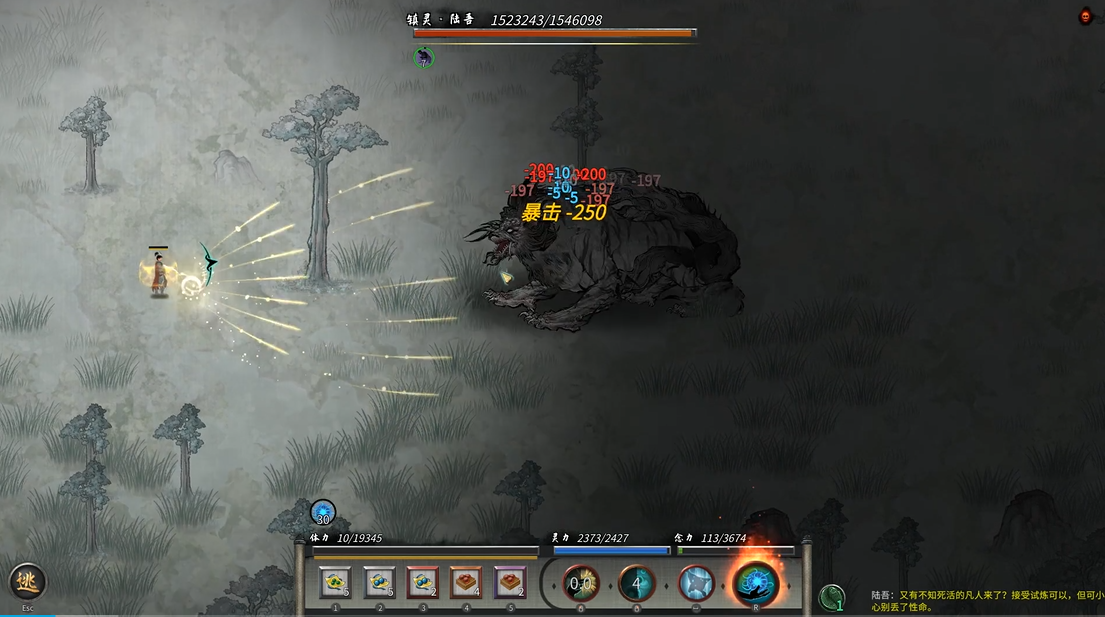Click the red skull icon in the corner

coord(1086,16)
